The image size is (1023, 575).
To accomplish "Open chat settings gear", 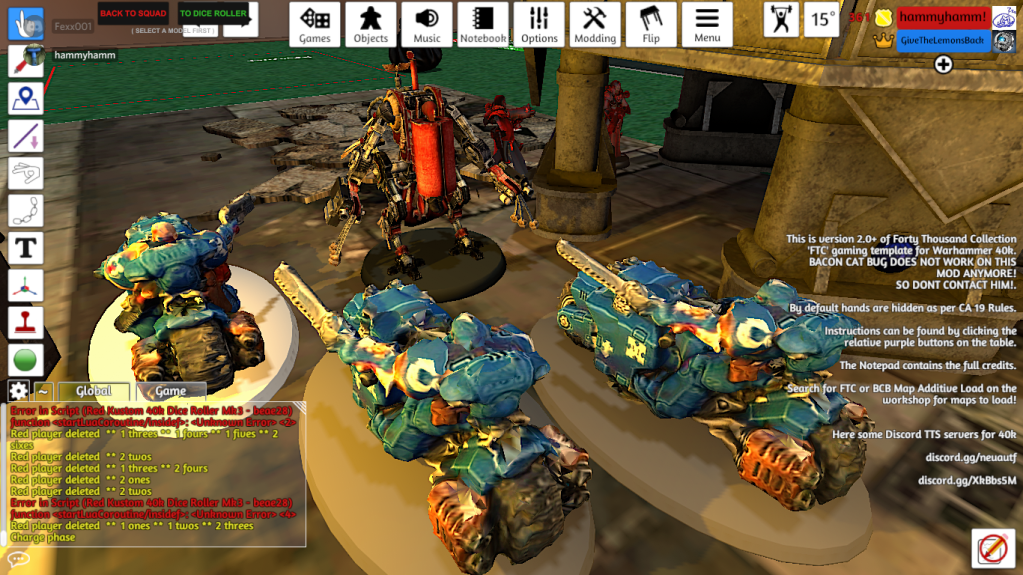I will [x=18, y=391].
